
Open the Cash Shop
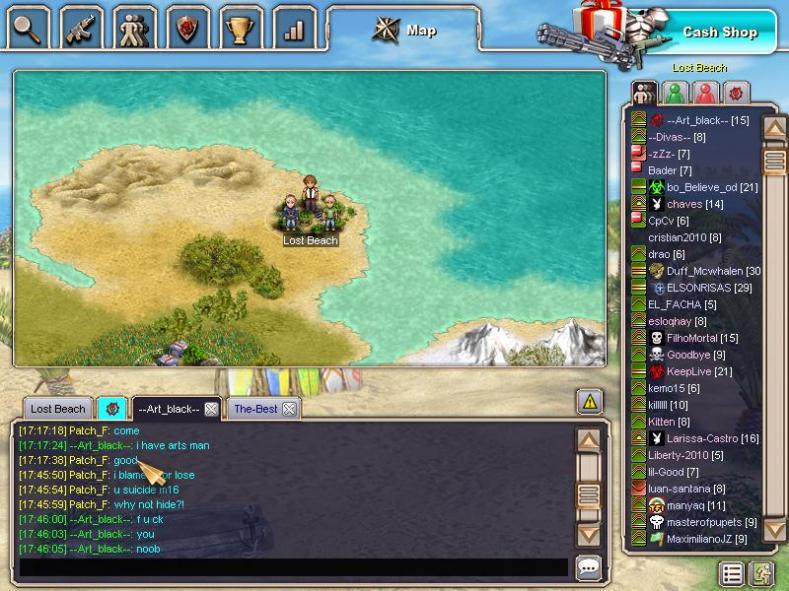719,32
